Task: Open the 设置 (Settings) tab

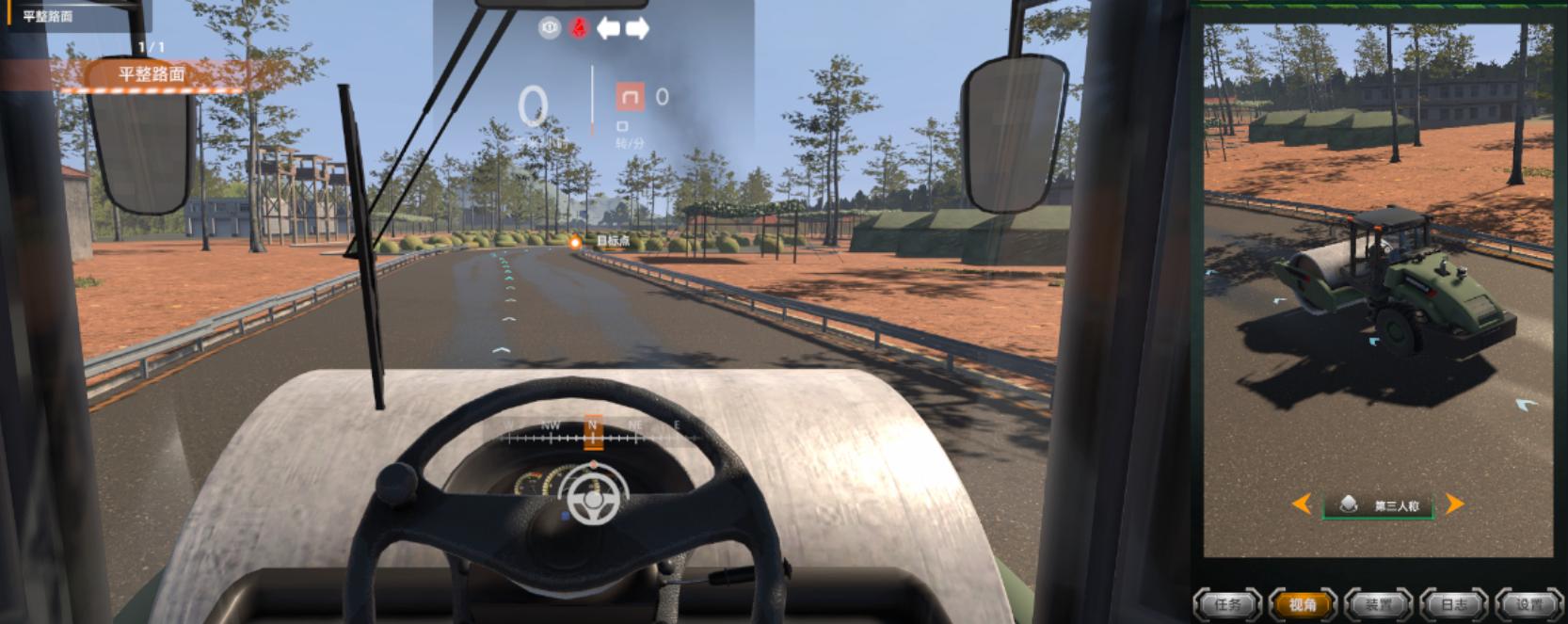Action: [x=1529, y=604]
